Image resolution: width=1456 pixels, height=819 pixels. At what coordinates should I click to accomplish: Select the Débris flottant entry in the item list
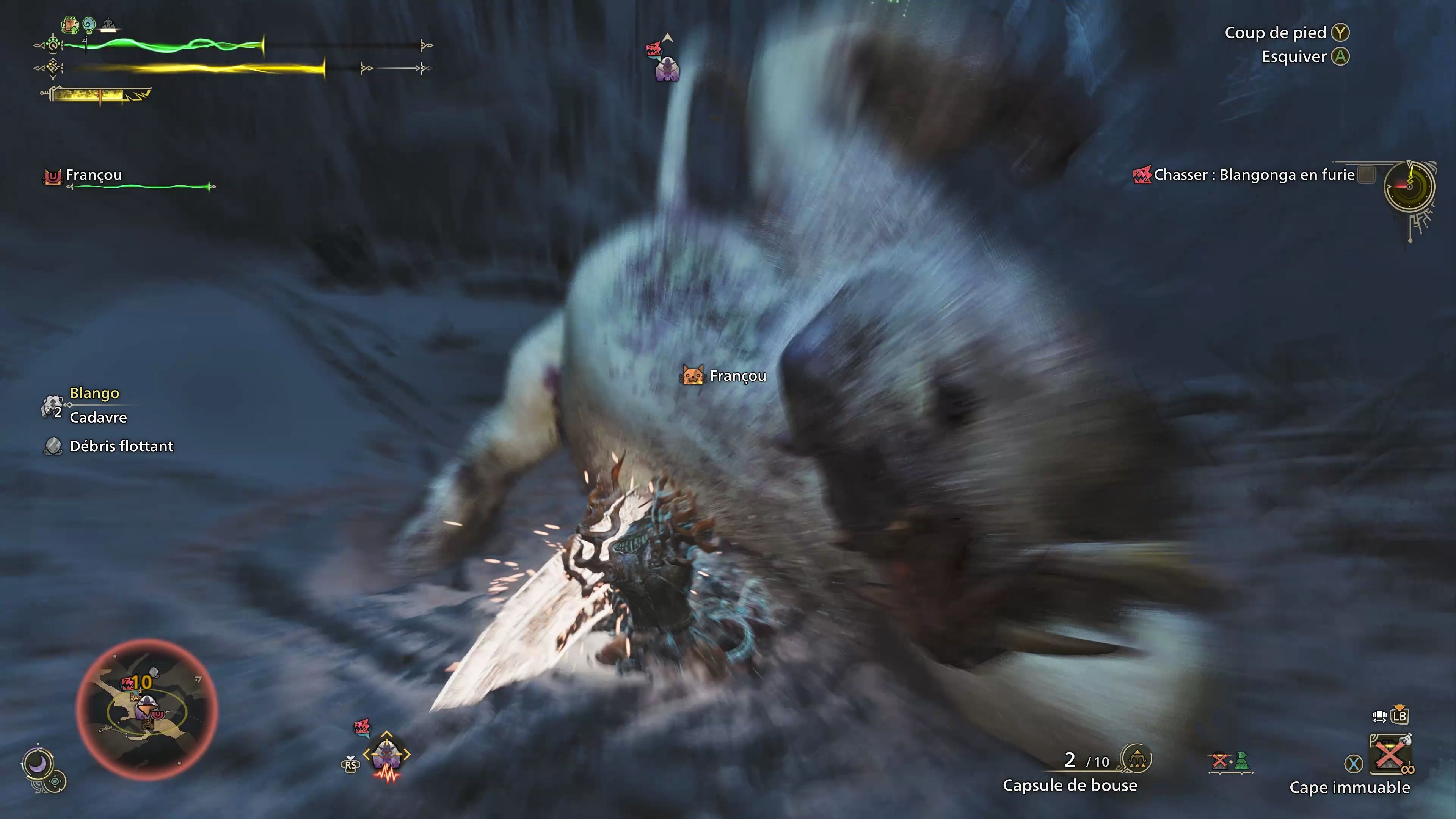pos(121,446)
